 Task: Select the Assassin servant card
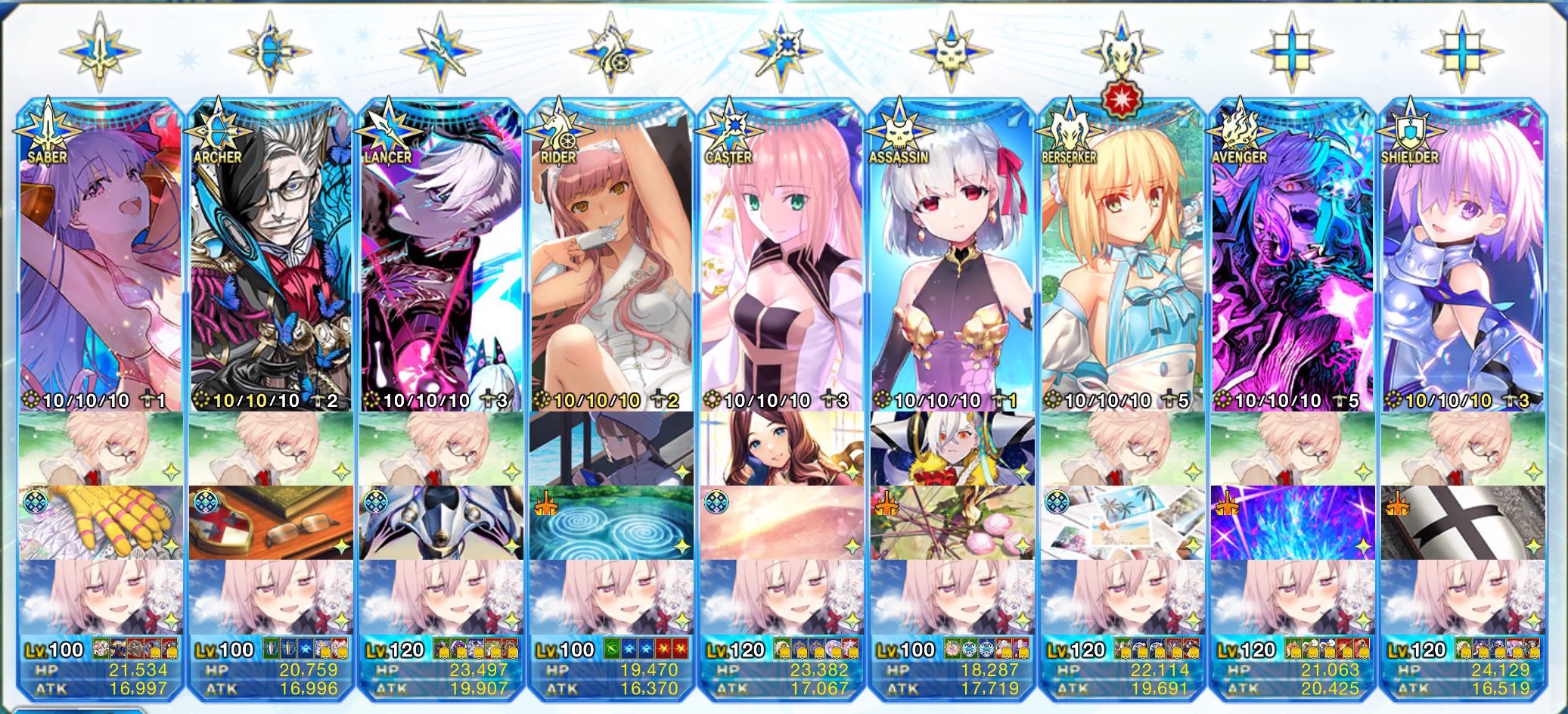pyautogui.click(x=952, y=257)
